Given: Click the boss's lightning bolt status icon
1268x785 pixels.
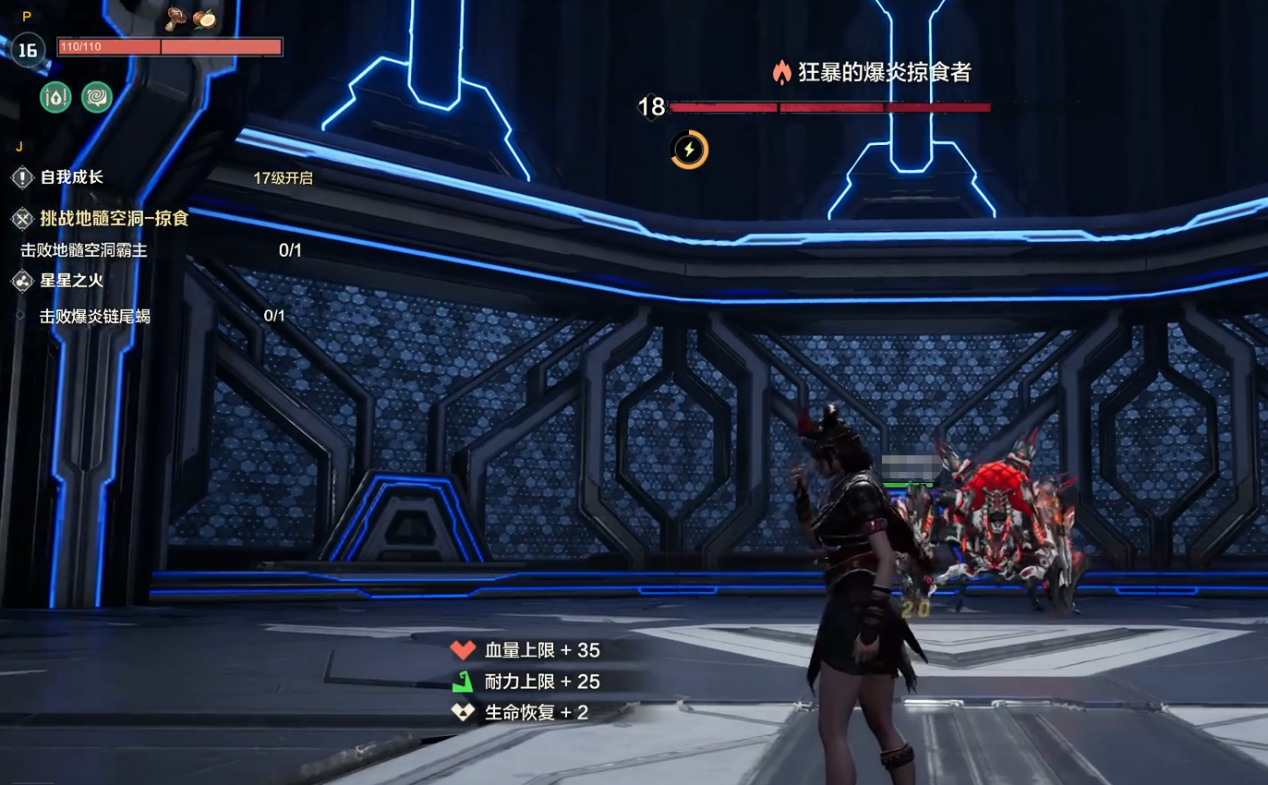Looking at the screenshot, I should coord(689,150).
